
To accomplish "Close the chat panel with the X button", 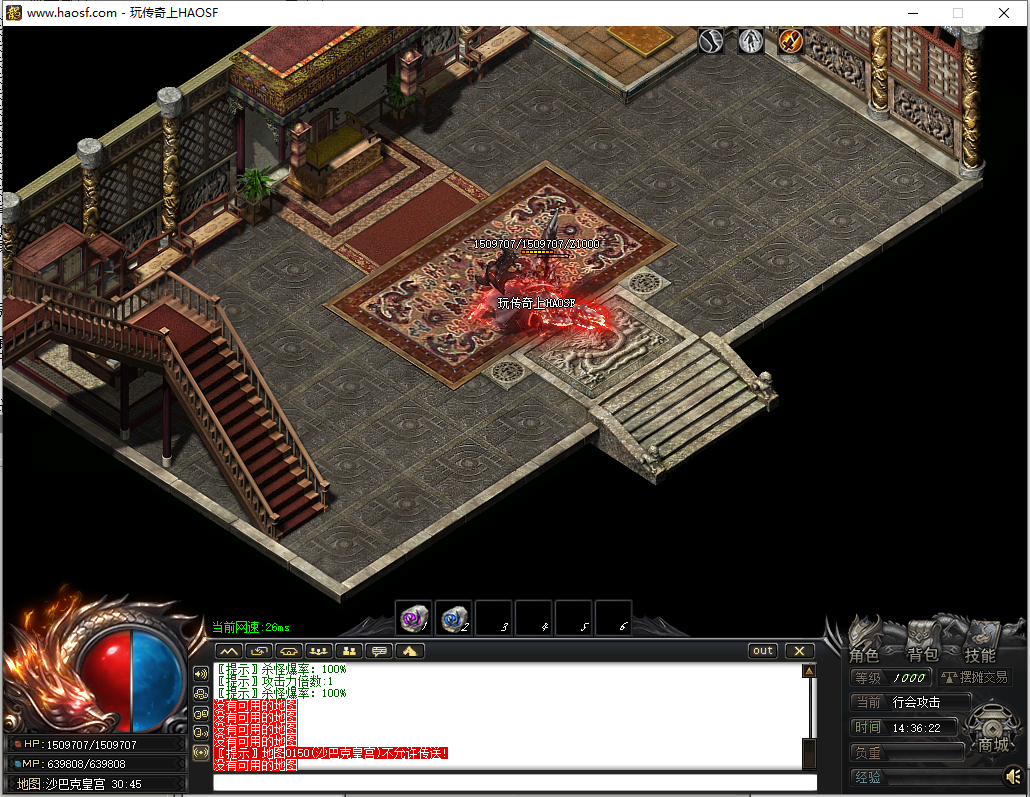I will (799, 651).
